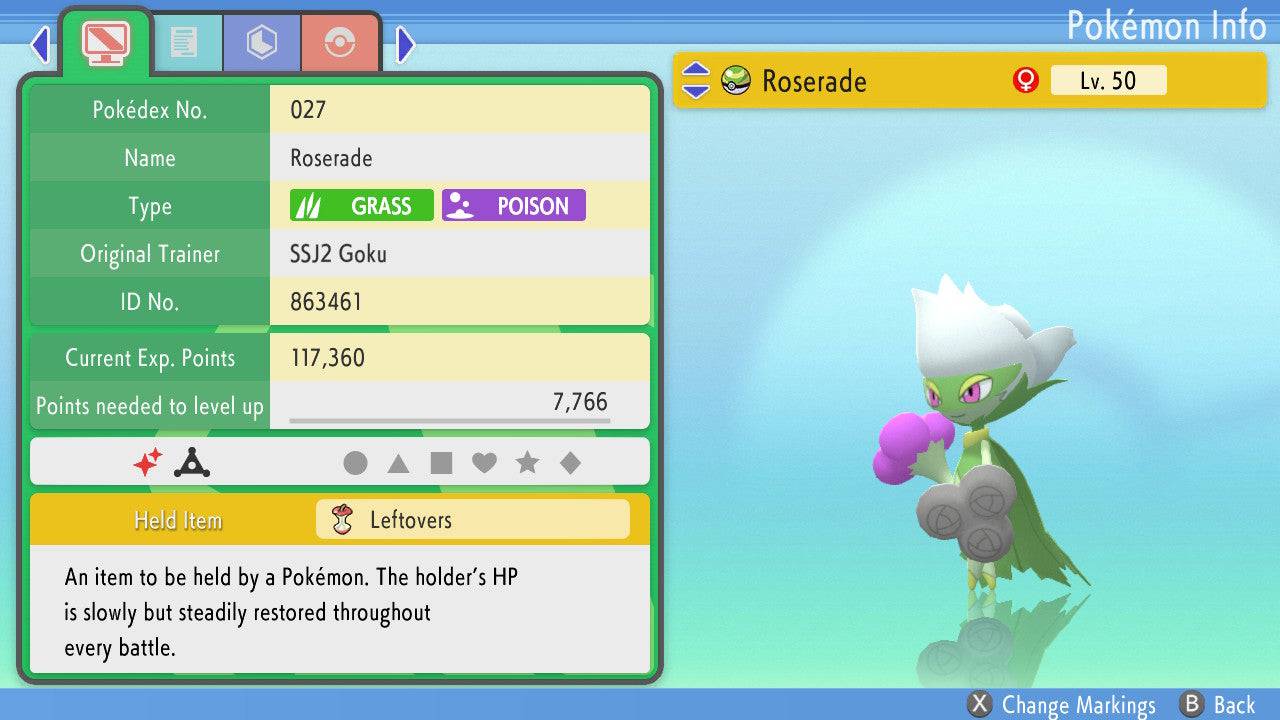Toggle the diamond marking
This screenshot has width=1280, height=720.
(570, 463)
